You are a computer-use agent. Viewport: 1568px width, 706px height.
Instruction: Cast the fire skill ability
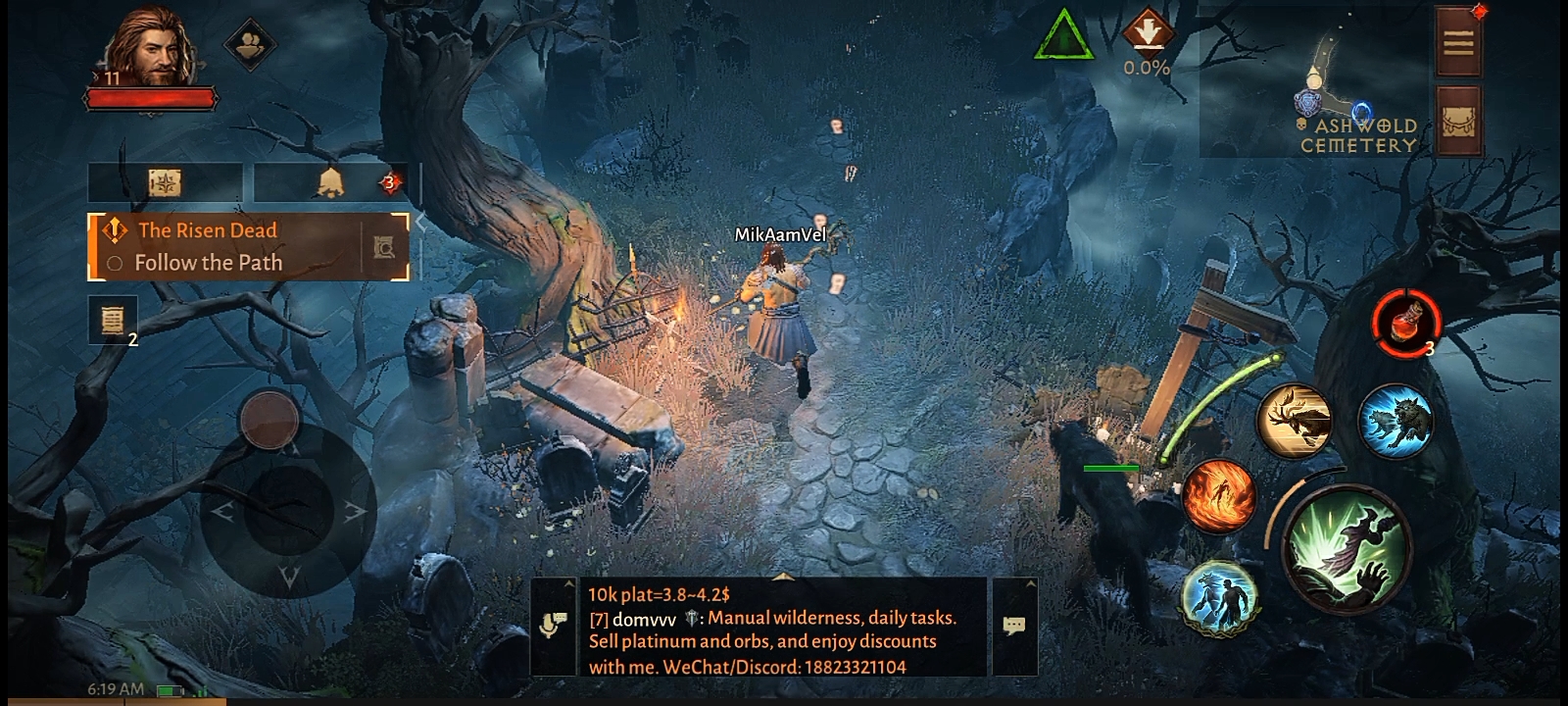coord(1218,496)
